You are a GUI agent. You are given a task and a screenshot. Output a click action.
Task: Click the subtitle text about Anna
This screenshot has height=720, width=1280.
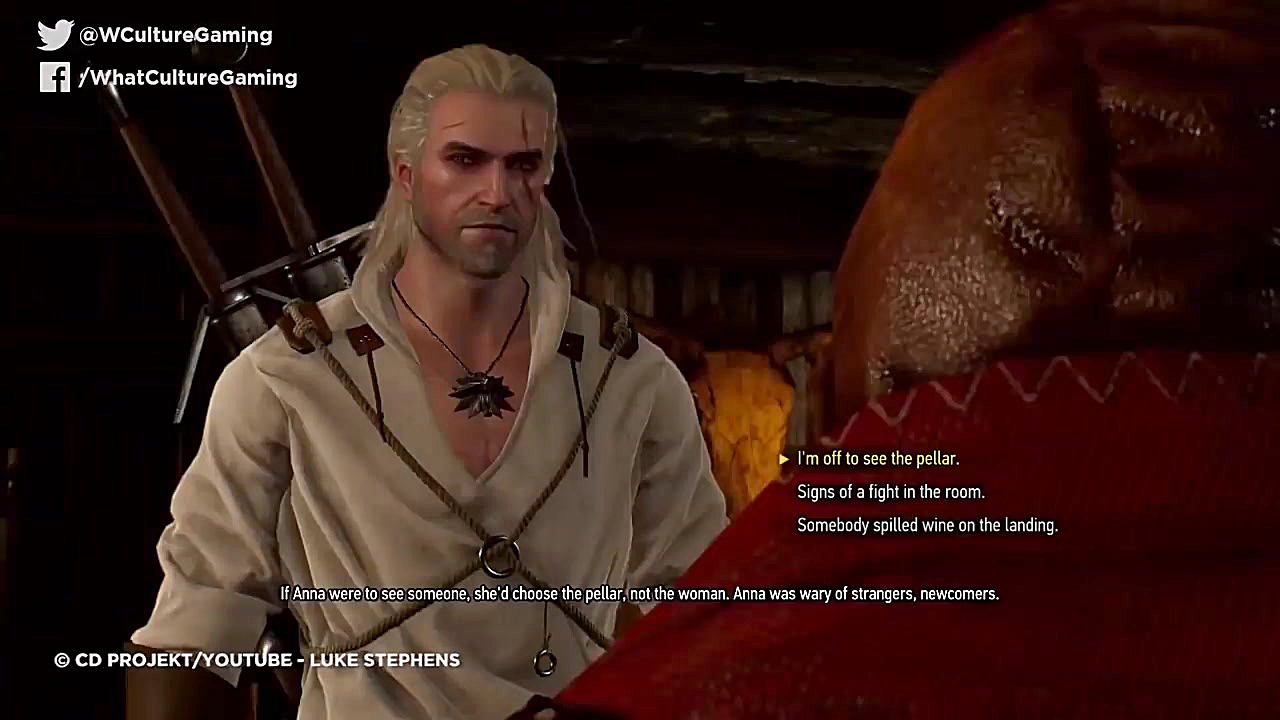(x=640, y=593)
